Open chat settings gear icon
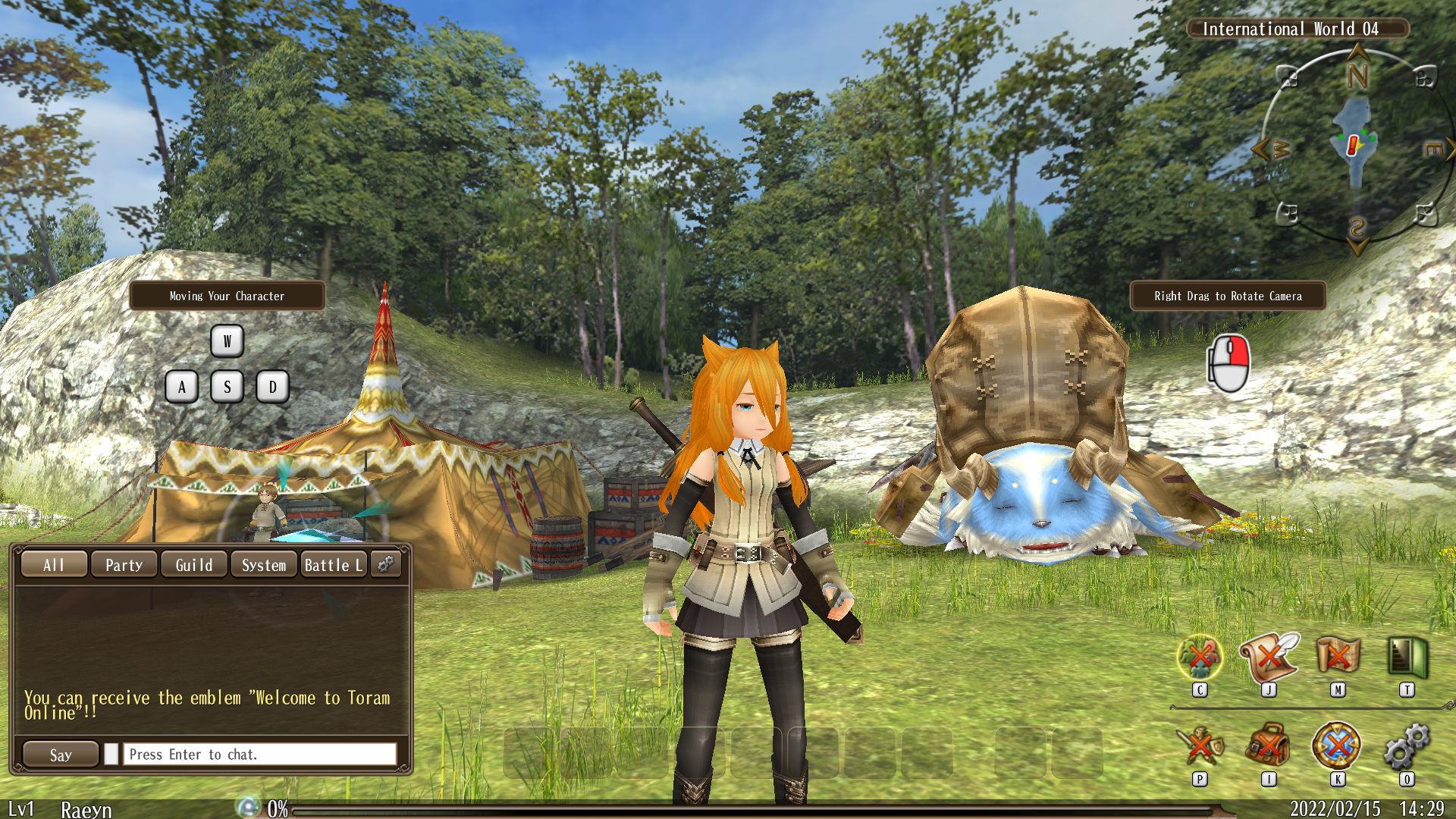Screen dimensions: 1456x819 385,564
